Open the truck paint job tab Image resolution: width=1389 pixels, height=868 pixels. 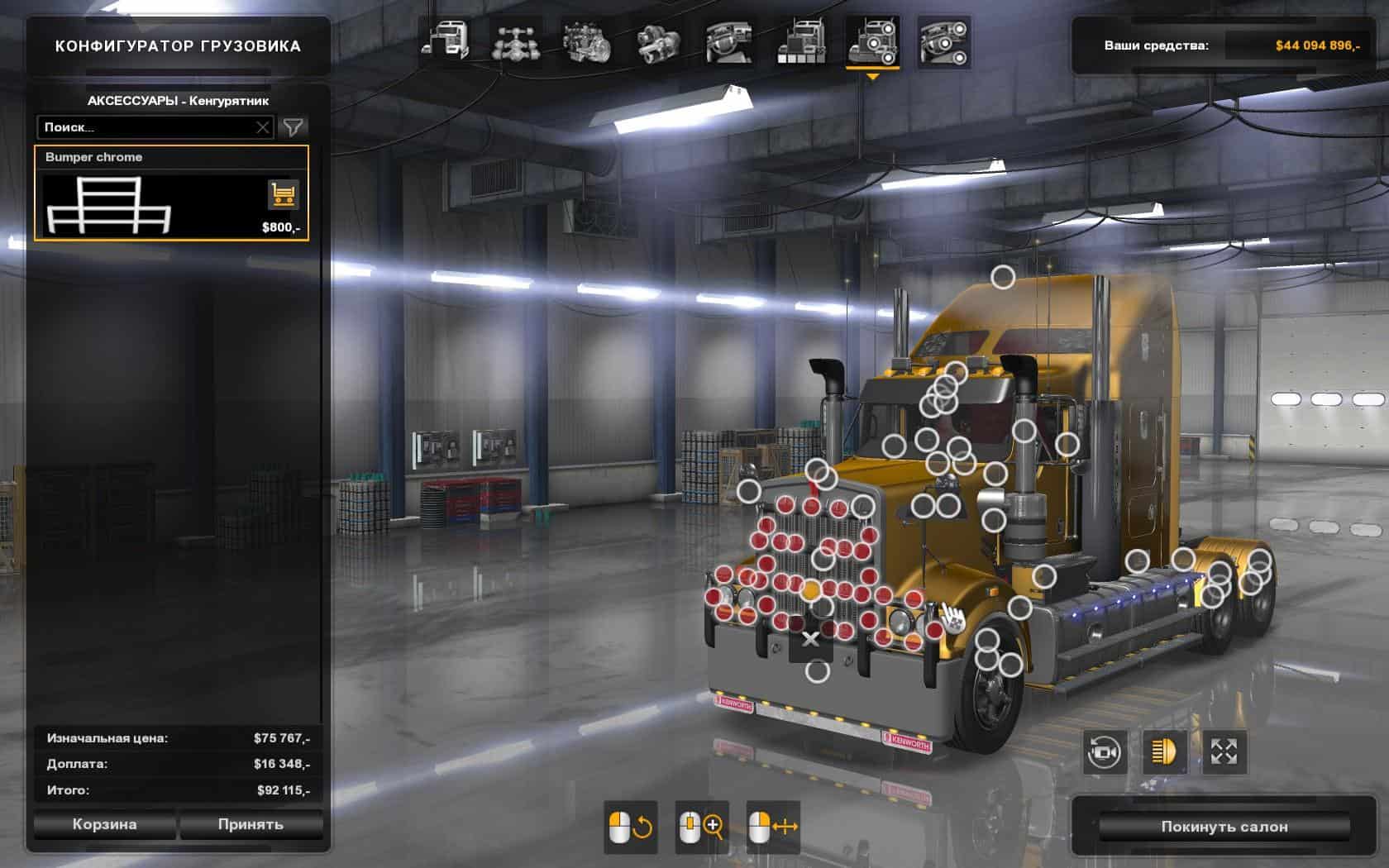click(x=800, y=41)
